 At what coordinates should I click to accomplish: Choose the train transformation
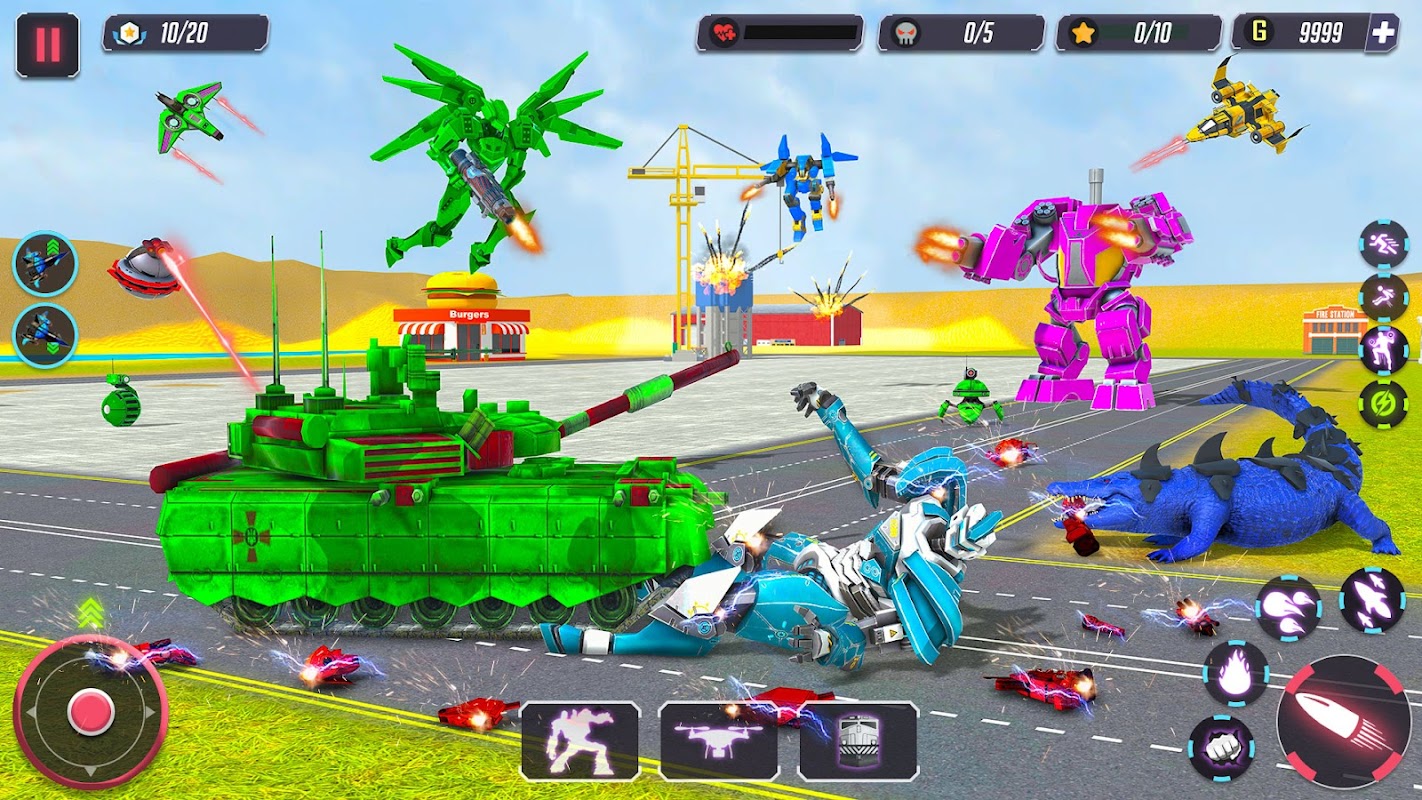pos(858,741)
